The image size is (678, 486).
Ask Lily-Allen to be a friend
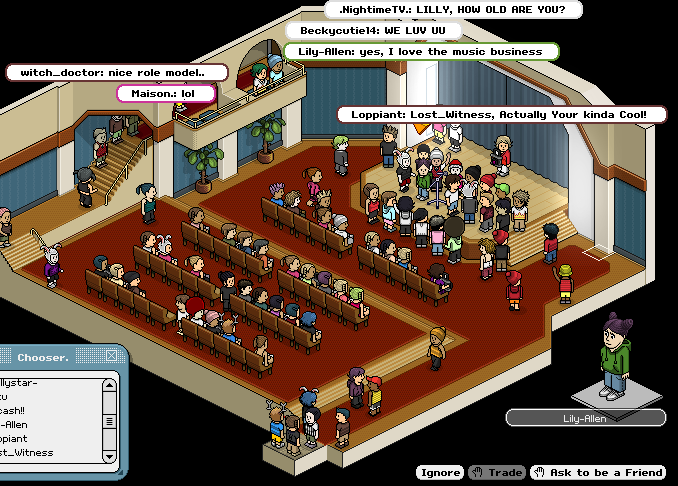click(598, 472)
